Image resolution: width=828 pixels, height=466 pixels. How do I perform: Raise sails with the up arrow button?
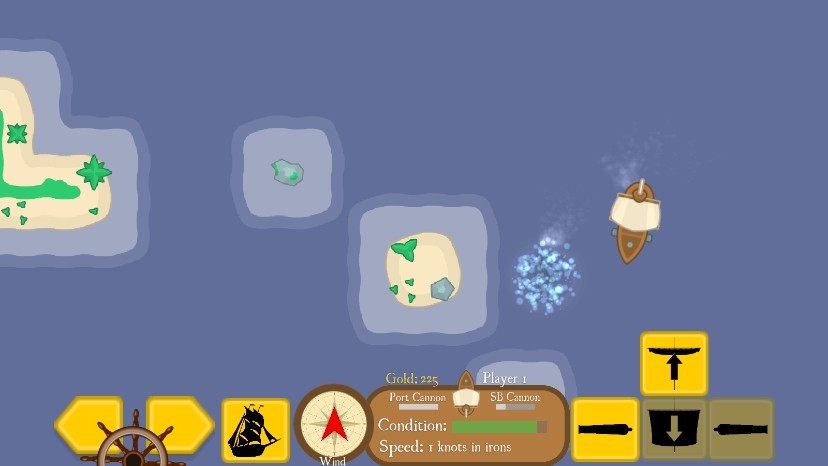point(673,363)
